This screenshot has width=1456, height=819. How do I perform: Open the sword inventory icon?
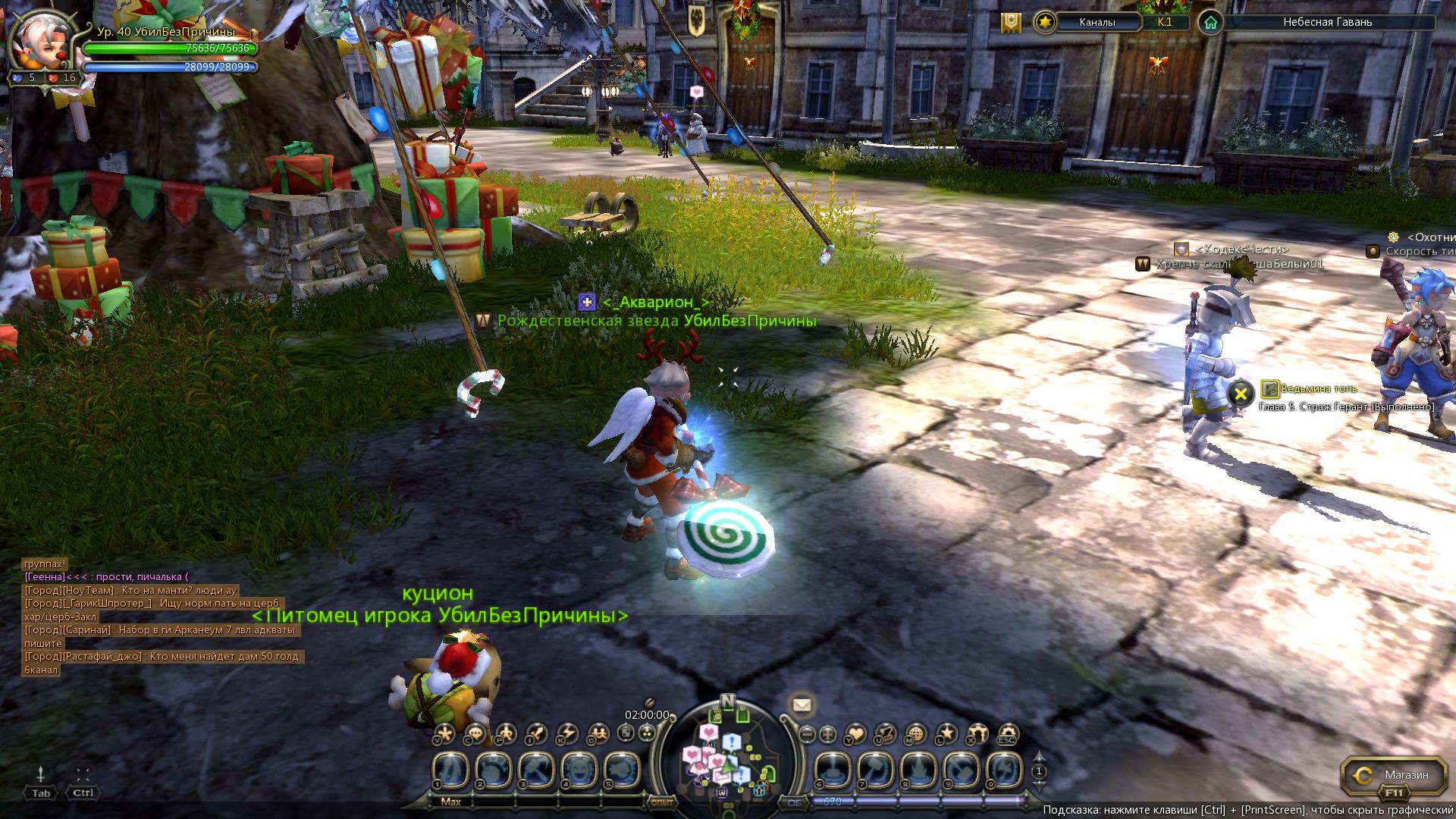(536, 733)
